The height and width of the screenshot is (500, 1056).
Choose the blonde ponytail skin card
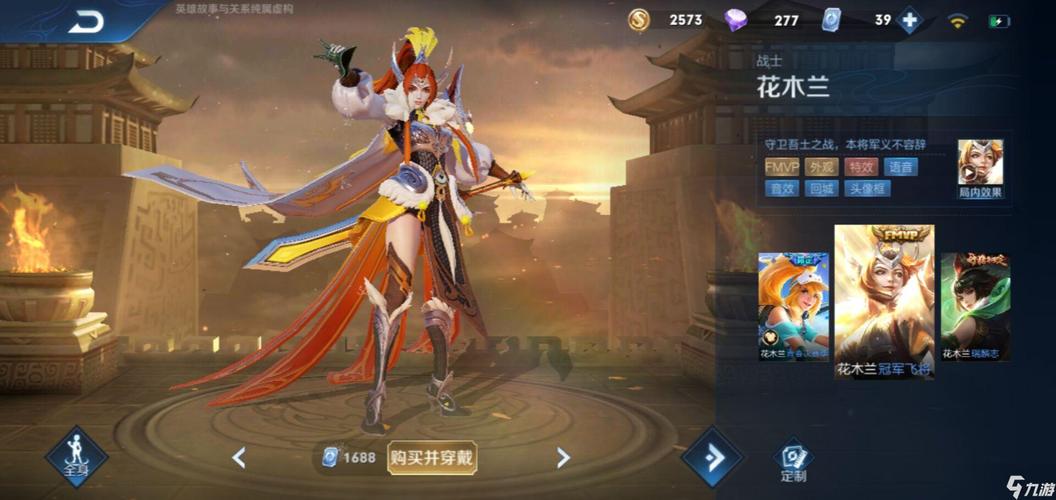point(793,306)
